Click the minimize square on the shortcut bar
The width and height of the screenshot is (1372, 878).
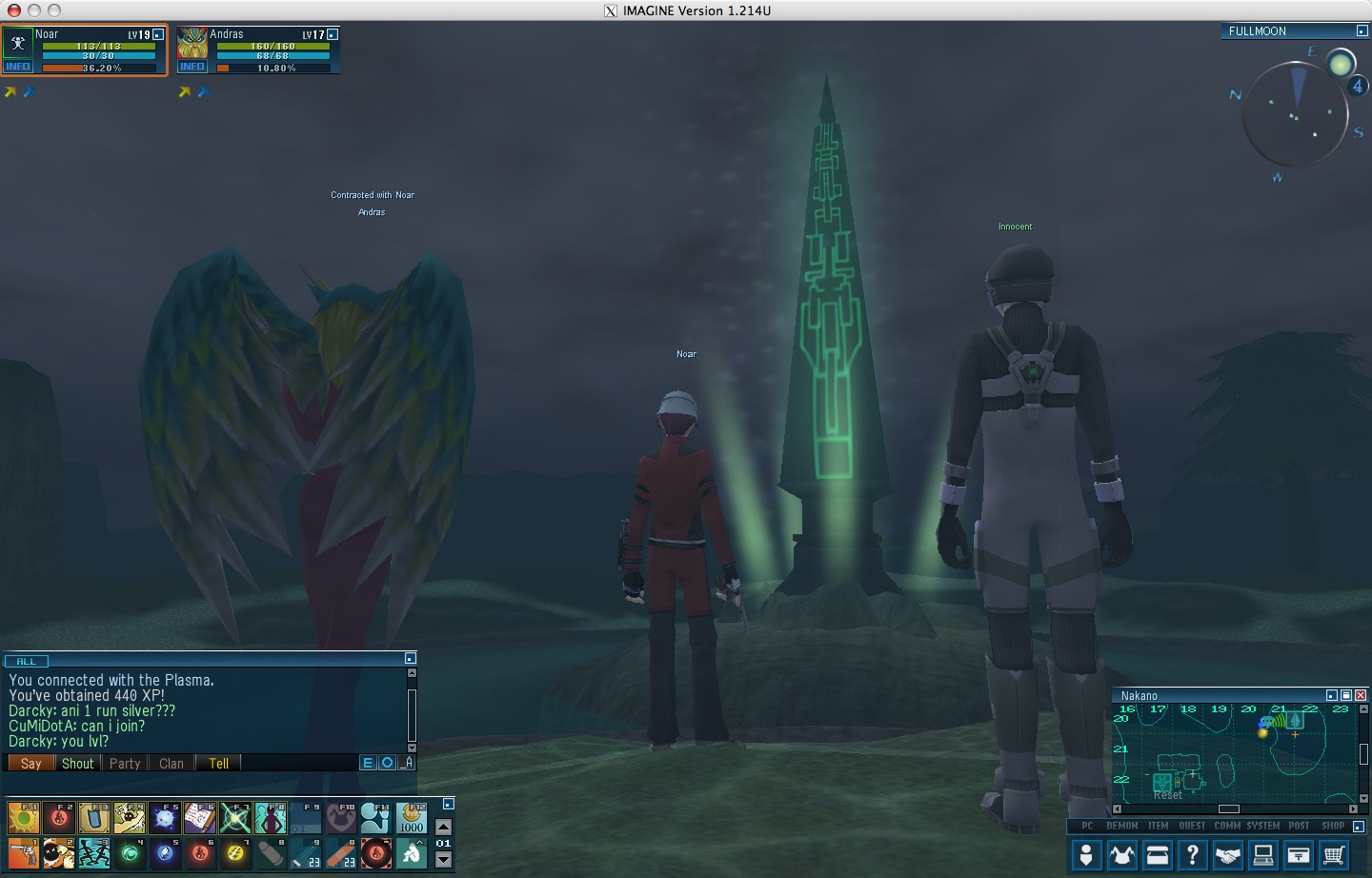tap(447, 804)
